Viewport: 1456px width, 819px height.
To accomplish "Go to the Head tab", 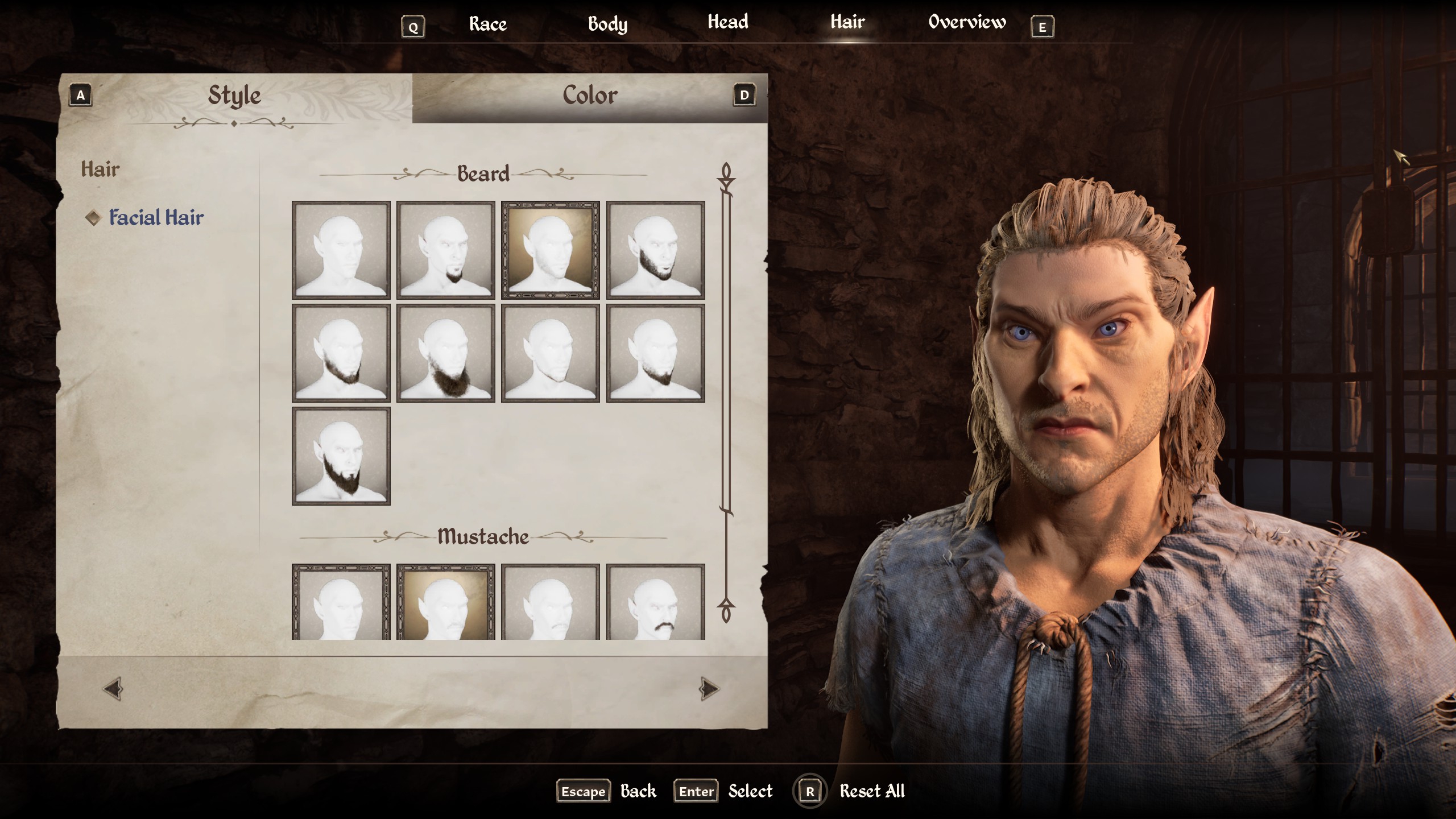I will coord(727,23).
